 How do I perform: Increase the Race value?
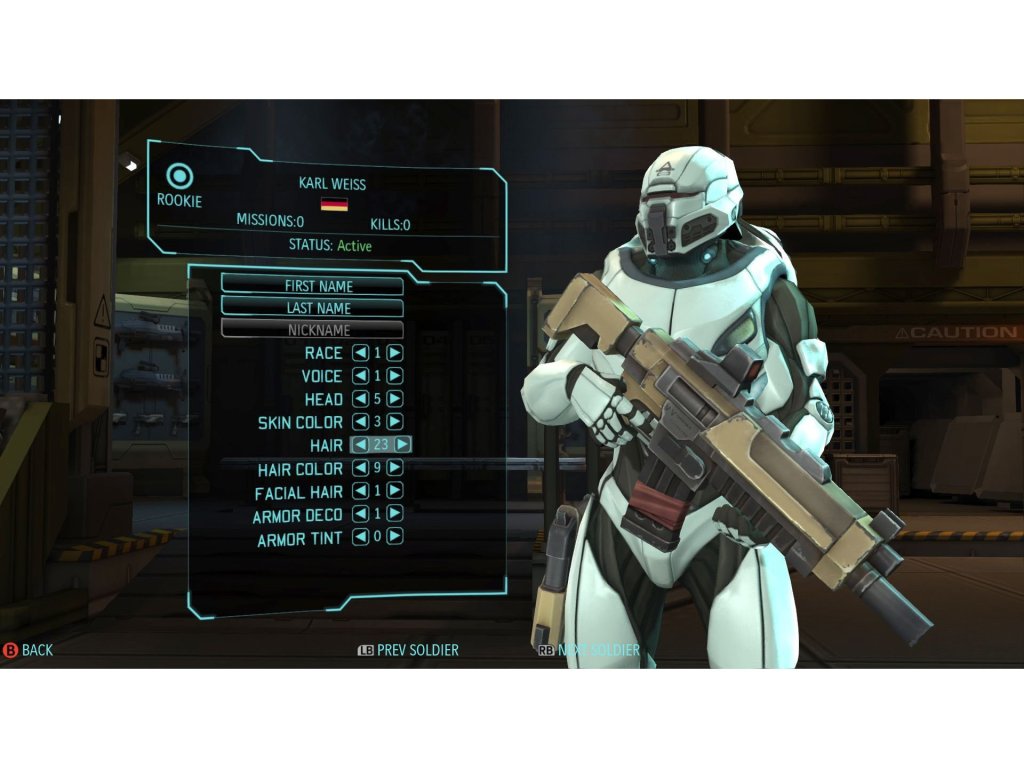[395, 353]
